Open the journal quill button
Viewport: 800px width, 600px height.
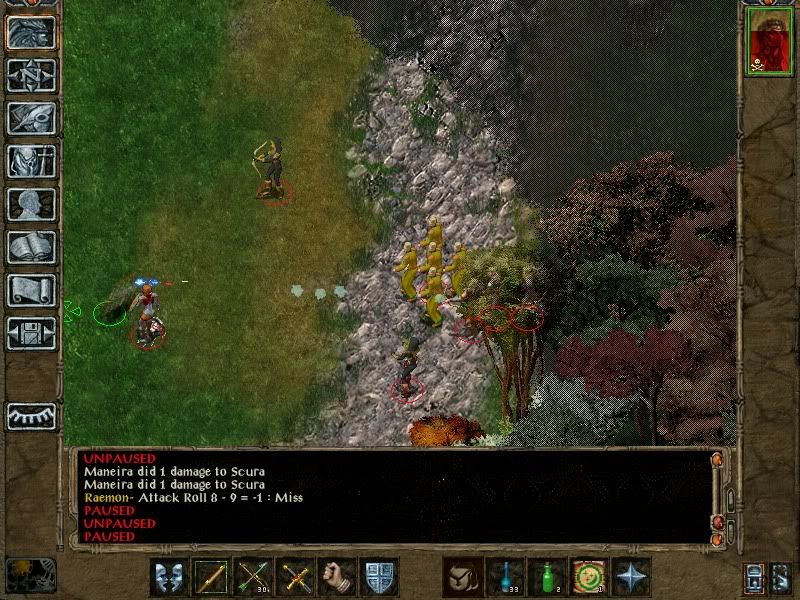(x=31, y=118)
